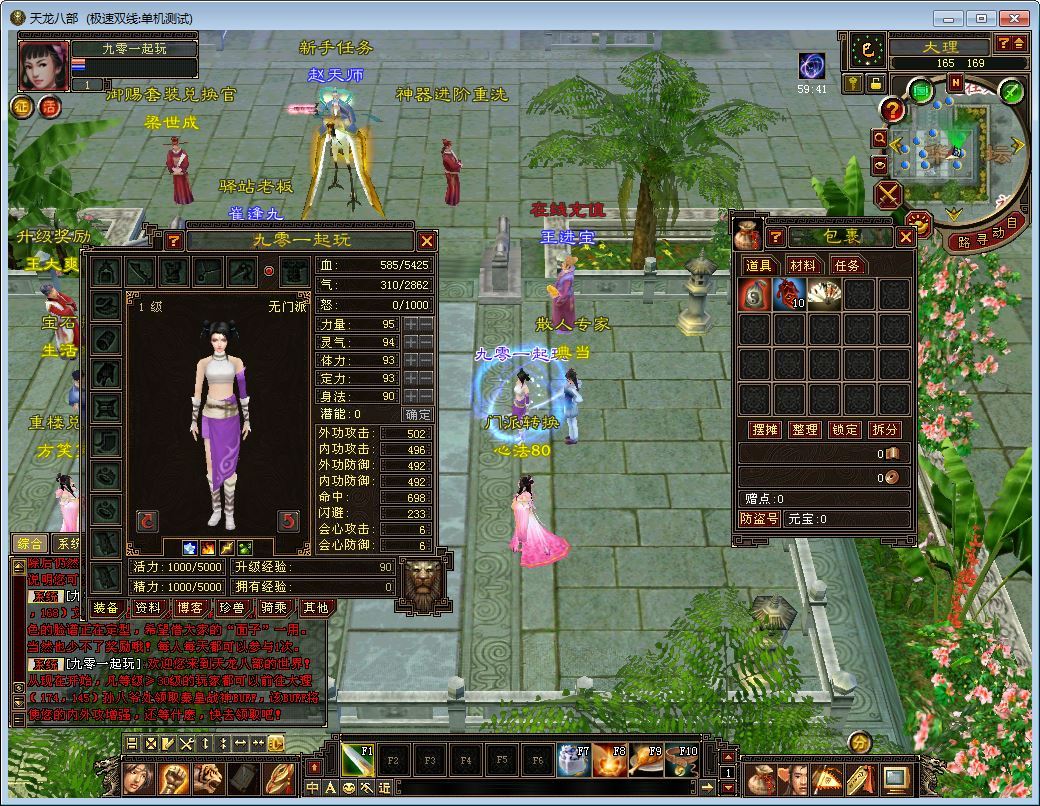Click the 拆分 split button
Viewport: 1040px width, 806px height.
pyautogui.click(x=885, y=429)
